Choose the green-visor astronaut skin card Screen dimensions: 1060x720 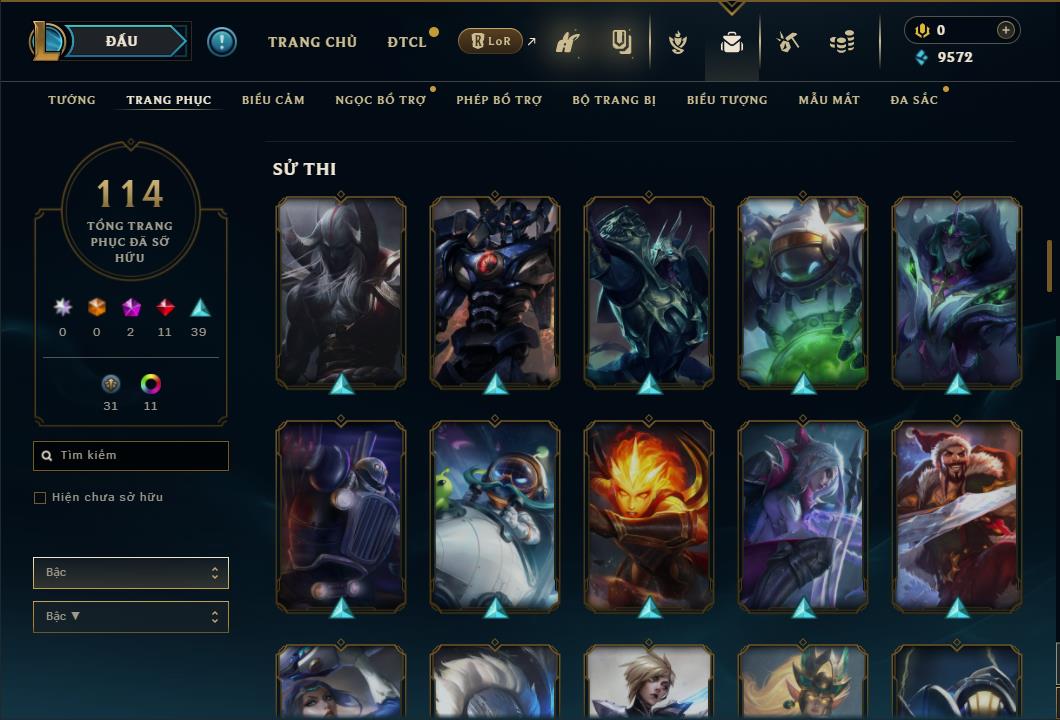(803, 291)
